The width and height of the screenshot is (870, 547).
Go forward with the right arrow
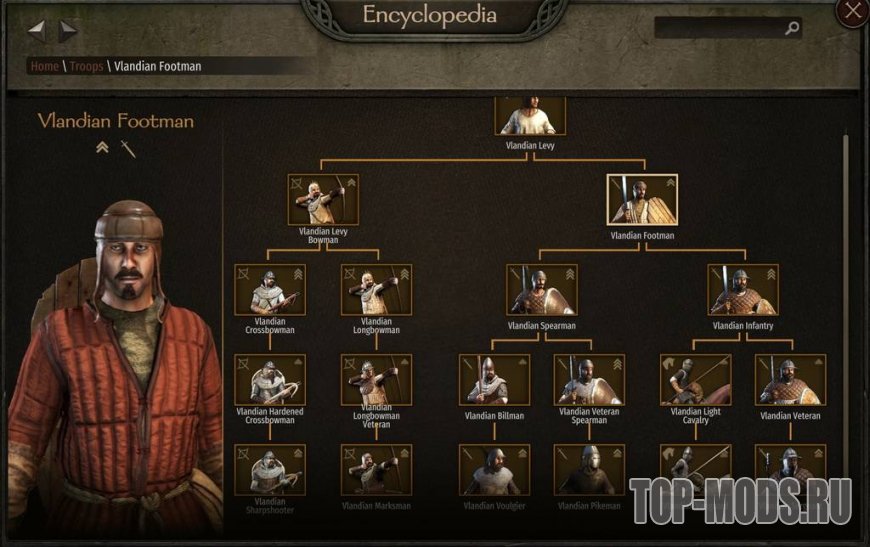(x=67, y=30)
